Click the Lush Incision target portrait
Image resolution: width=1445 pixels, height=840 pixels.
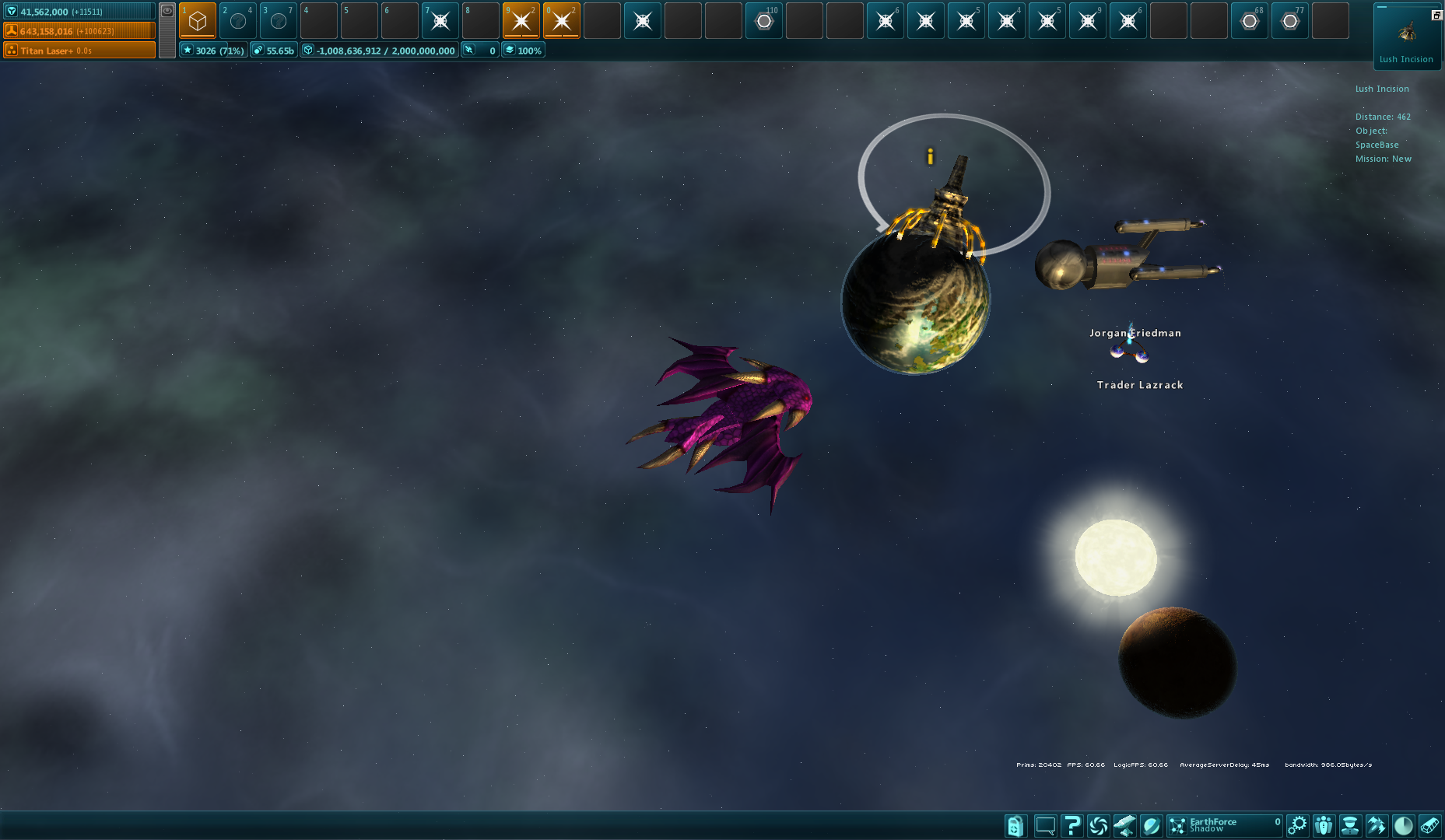tap(1407, 33)
